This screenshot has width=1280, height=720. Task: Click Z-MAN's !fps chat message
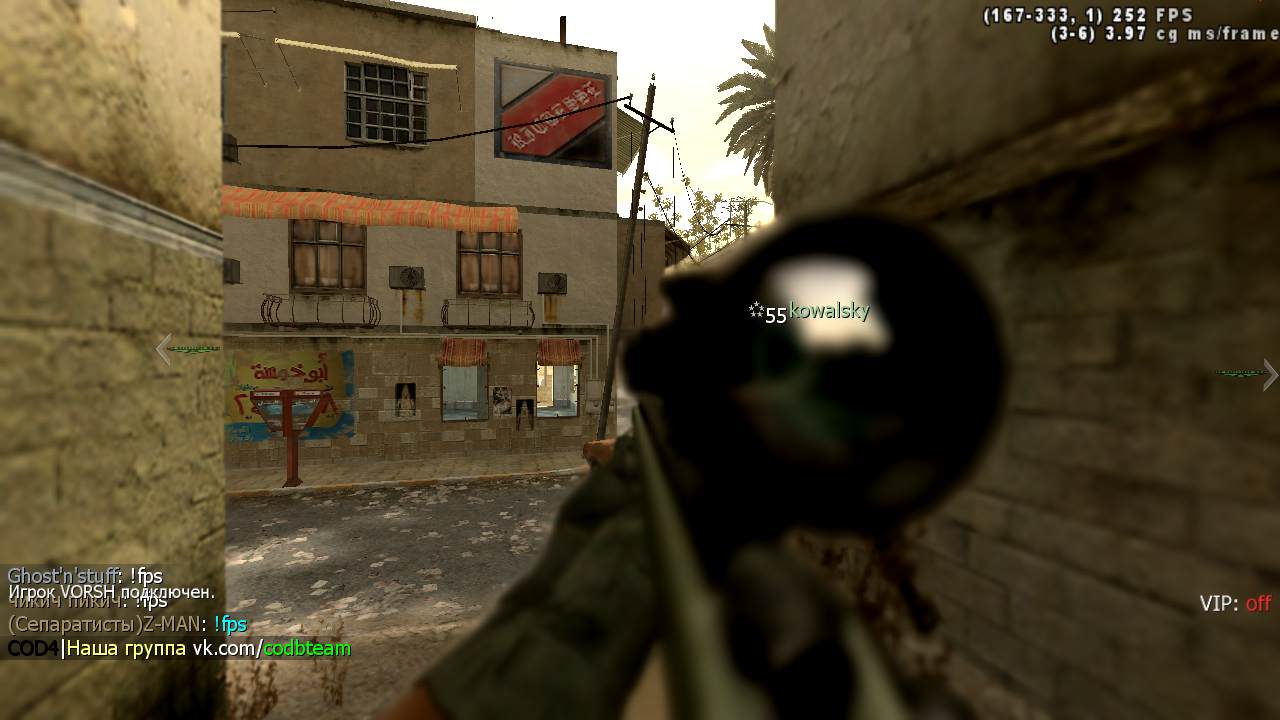point(229,625)
